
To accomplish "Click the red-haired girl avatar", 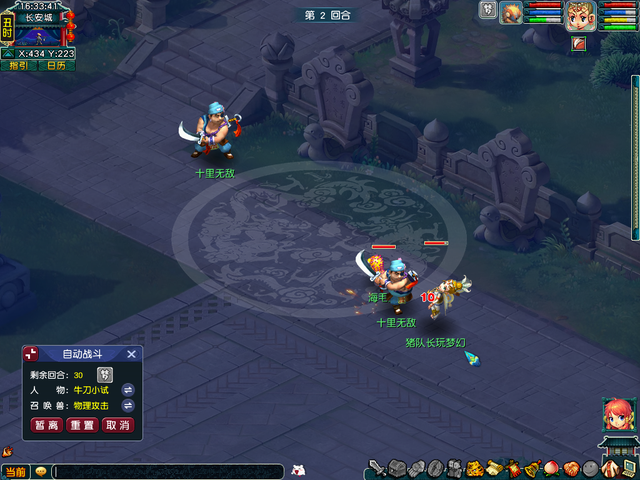I will click(x=617, y=414).
